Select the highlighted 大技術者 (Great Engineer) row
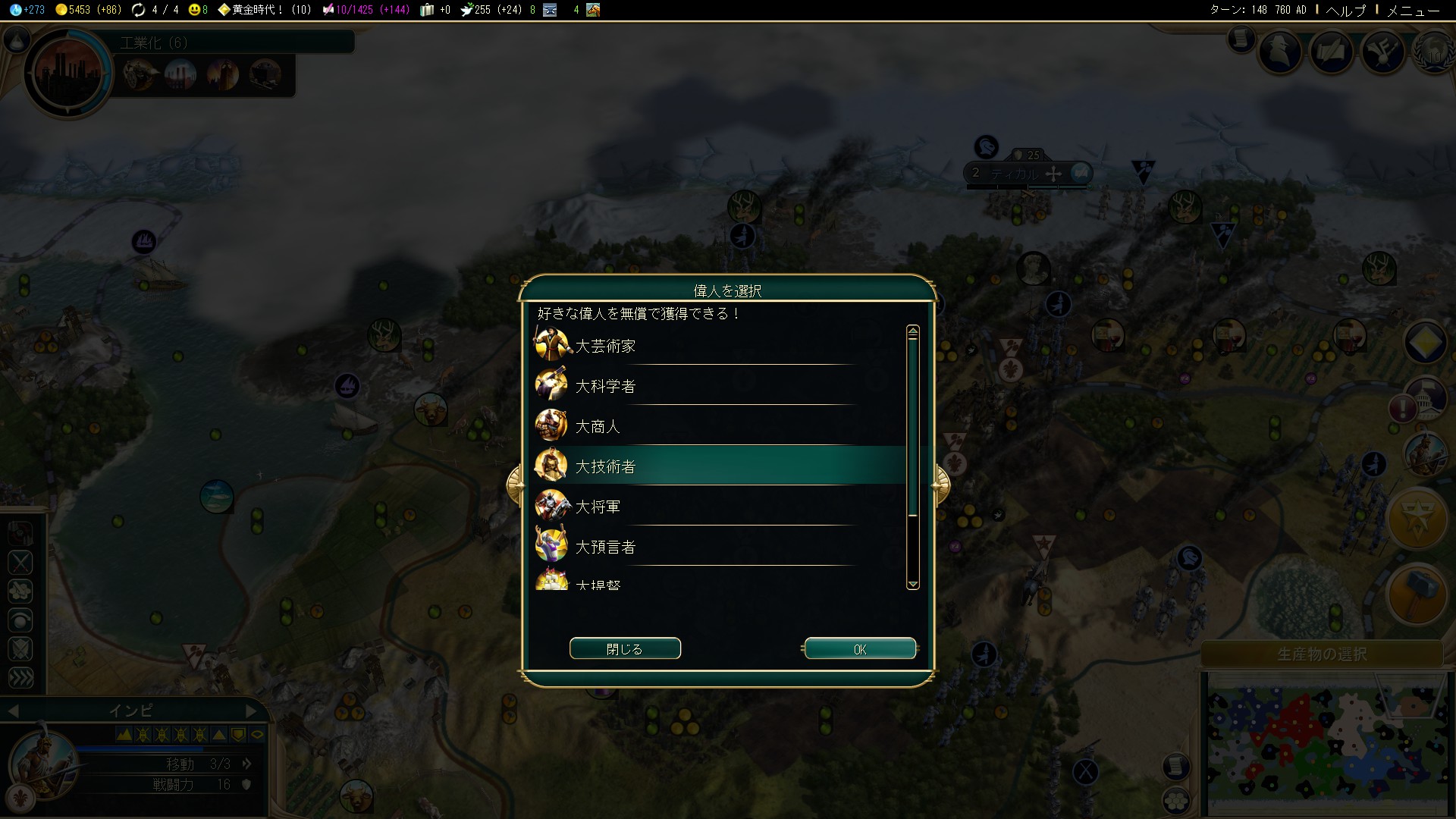The width and height of the screenshot is (1456, 819). pos(605,466)
